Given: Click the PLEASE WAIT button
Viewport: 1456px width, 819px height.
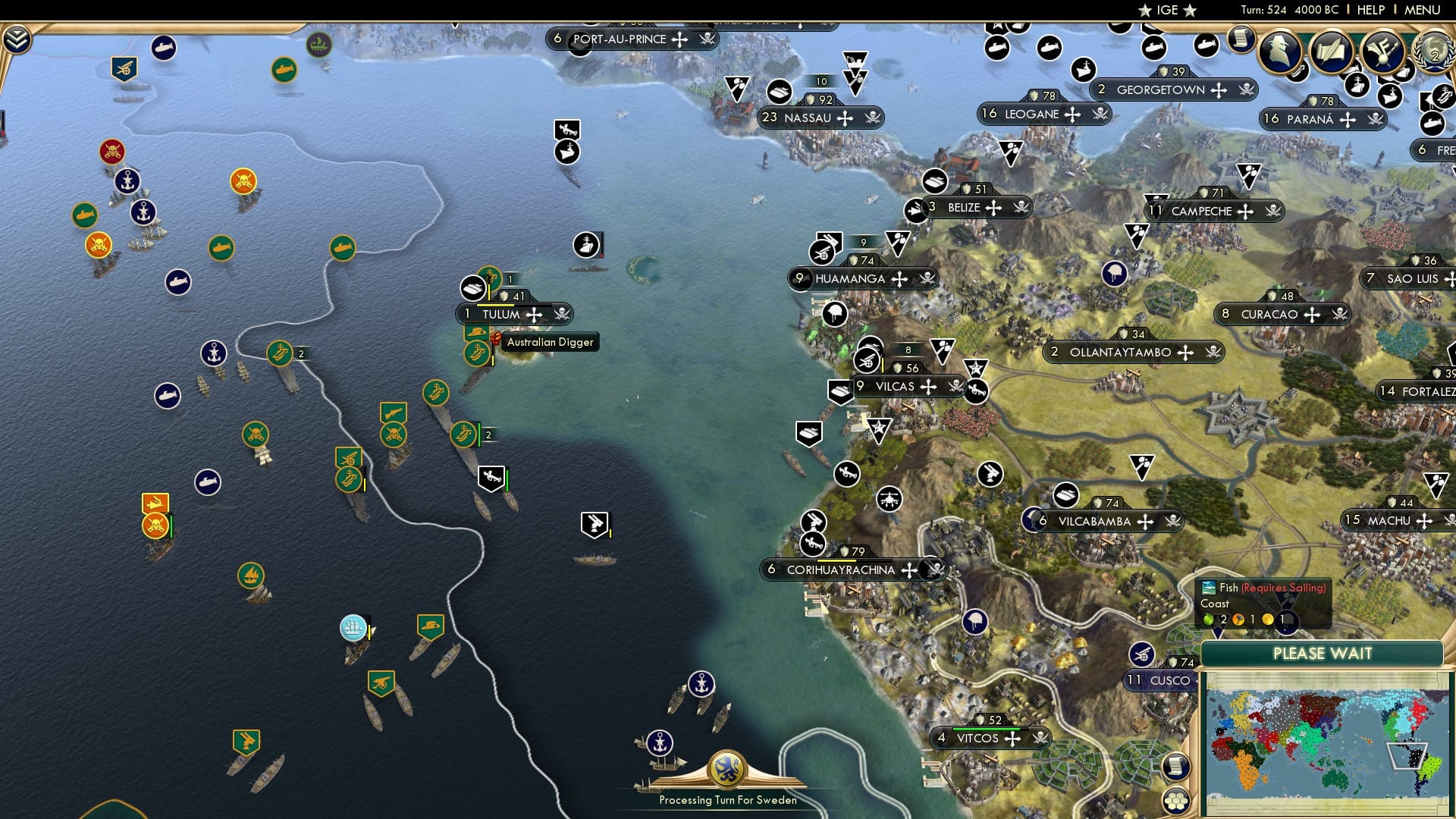Looking at the screenshot, I should coord(1323,652).
